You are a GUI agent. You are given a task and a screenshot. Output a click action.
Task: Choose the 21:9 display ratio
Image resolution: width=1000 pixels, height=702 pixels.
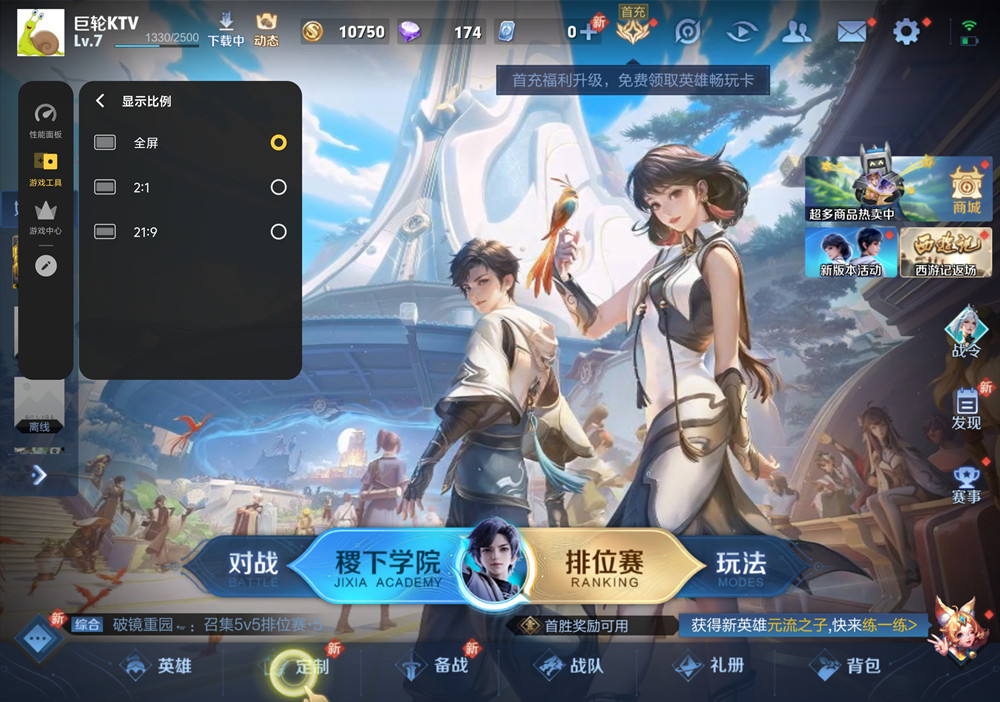point(278,232)
